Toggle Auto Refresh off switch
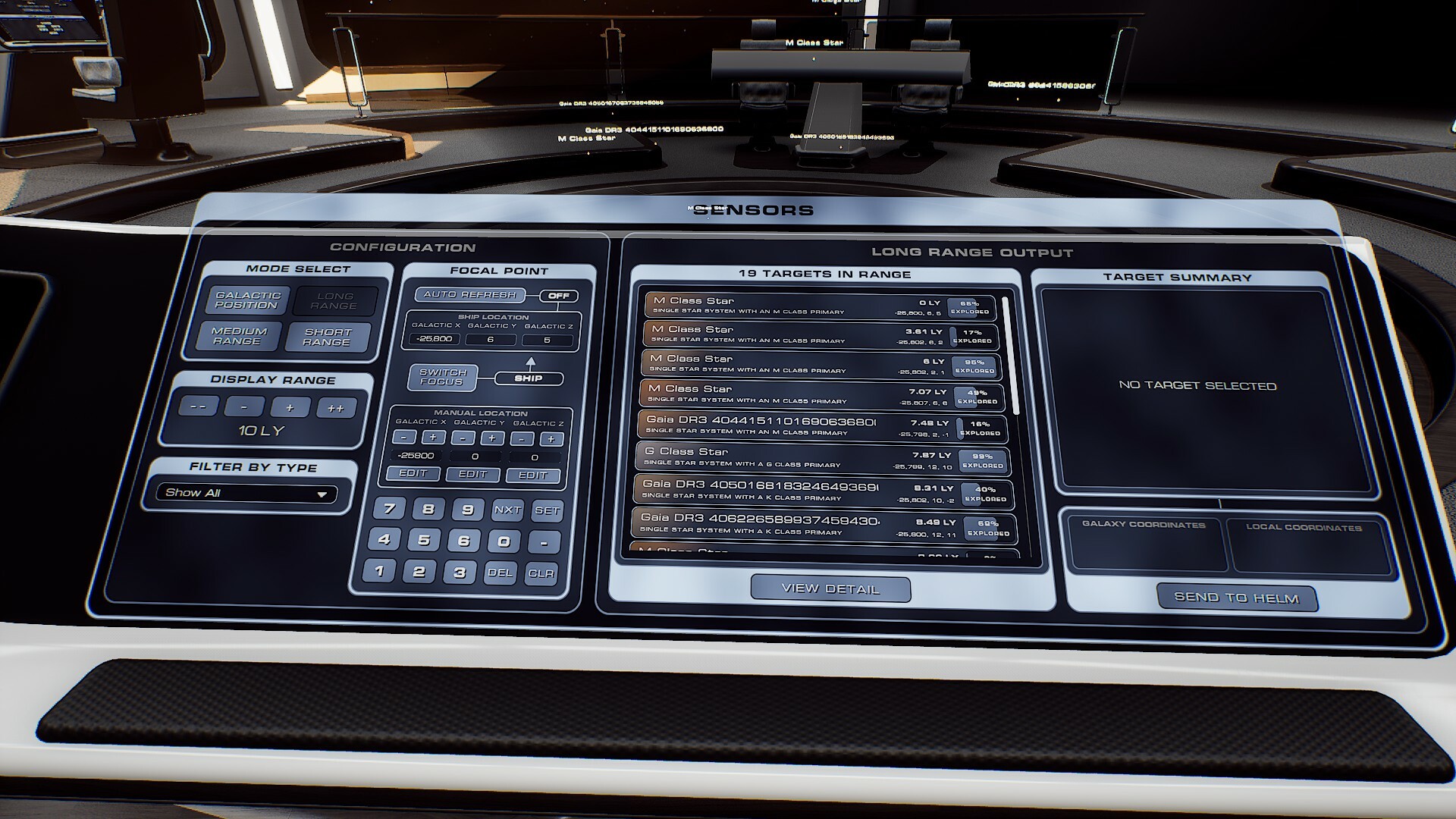 click(x=559, y=296)
